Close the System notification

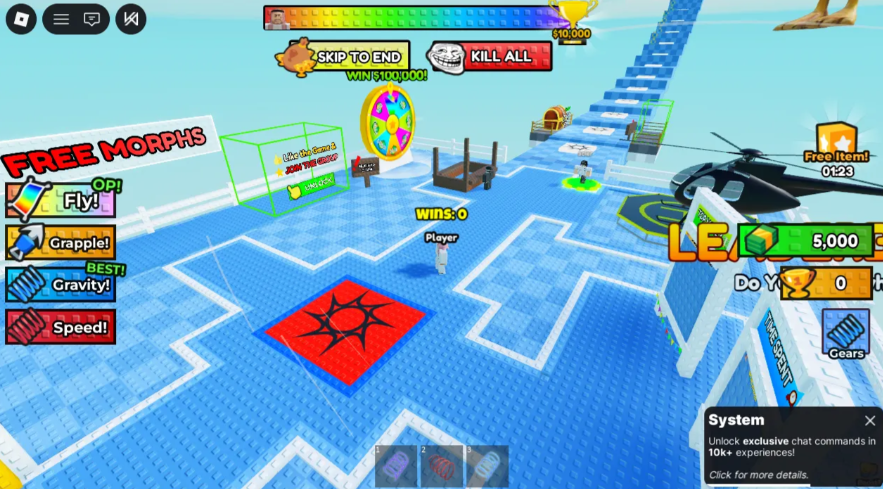[x=870, y=421]
